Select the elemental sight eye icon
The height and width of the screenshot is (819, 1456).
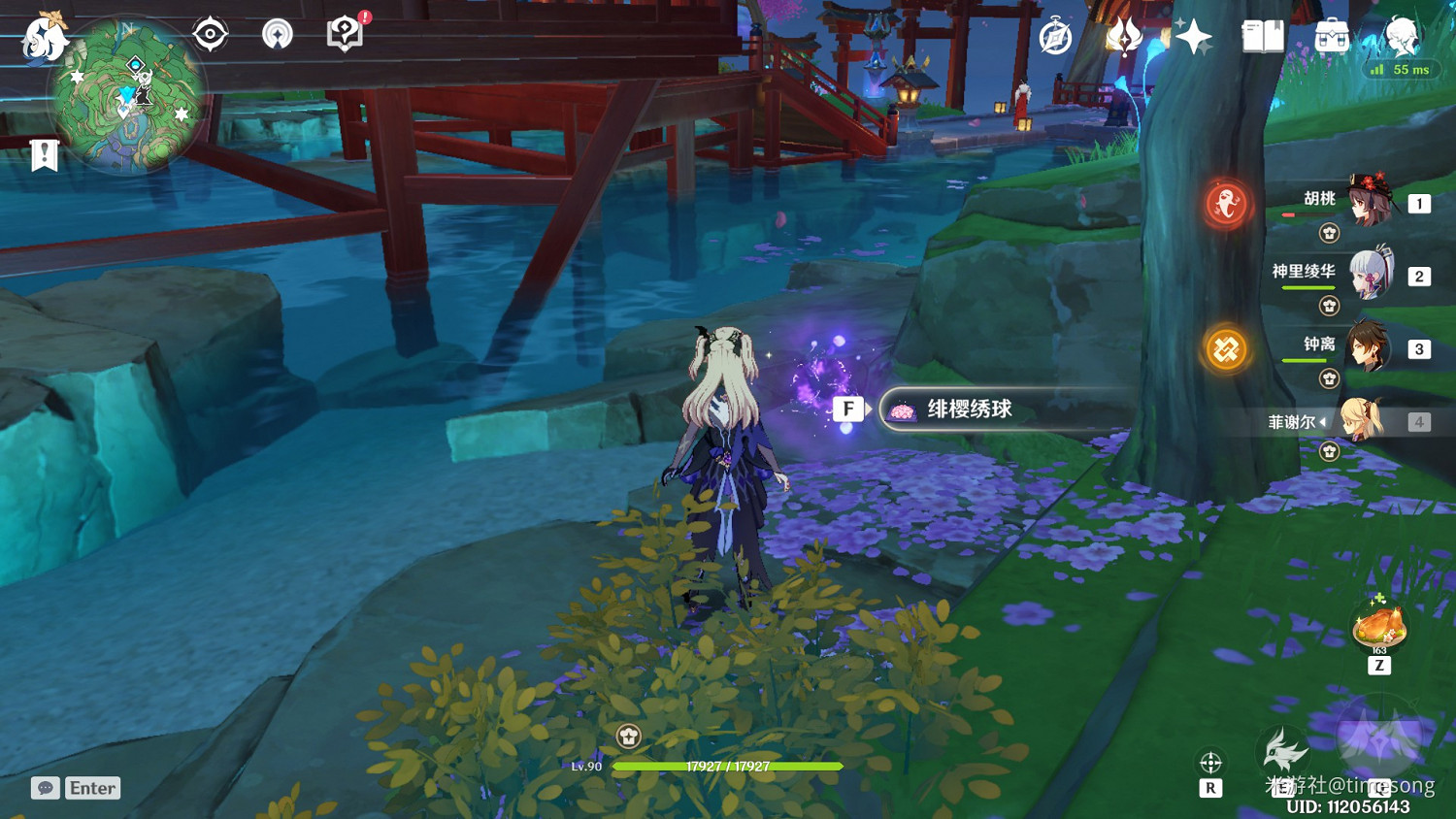coord(210,32)
